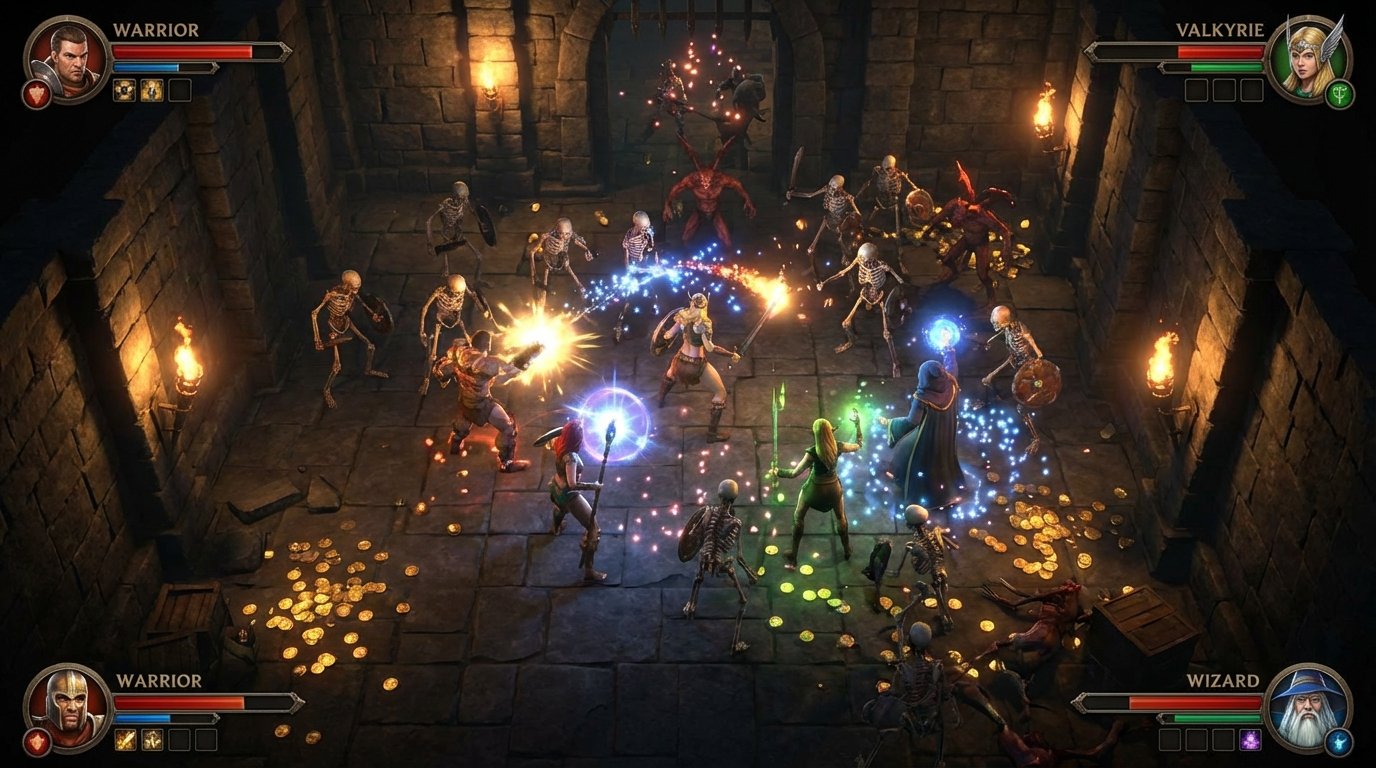Toggle the top Warrior's red heart emblem
Screen dimensions: 1376x768
pyautogui.click(x=37, y=94)
